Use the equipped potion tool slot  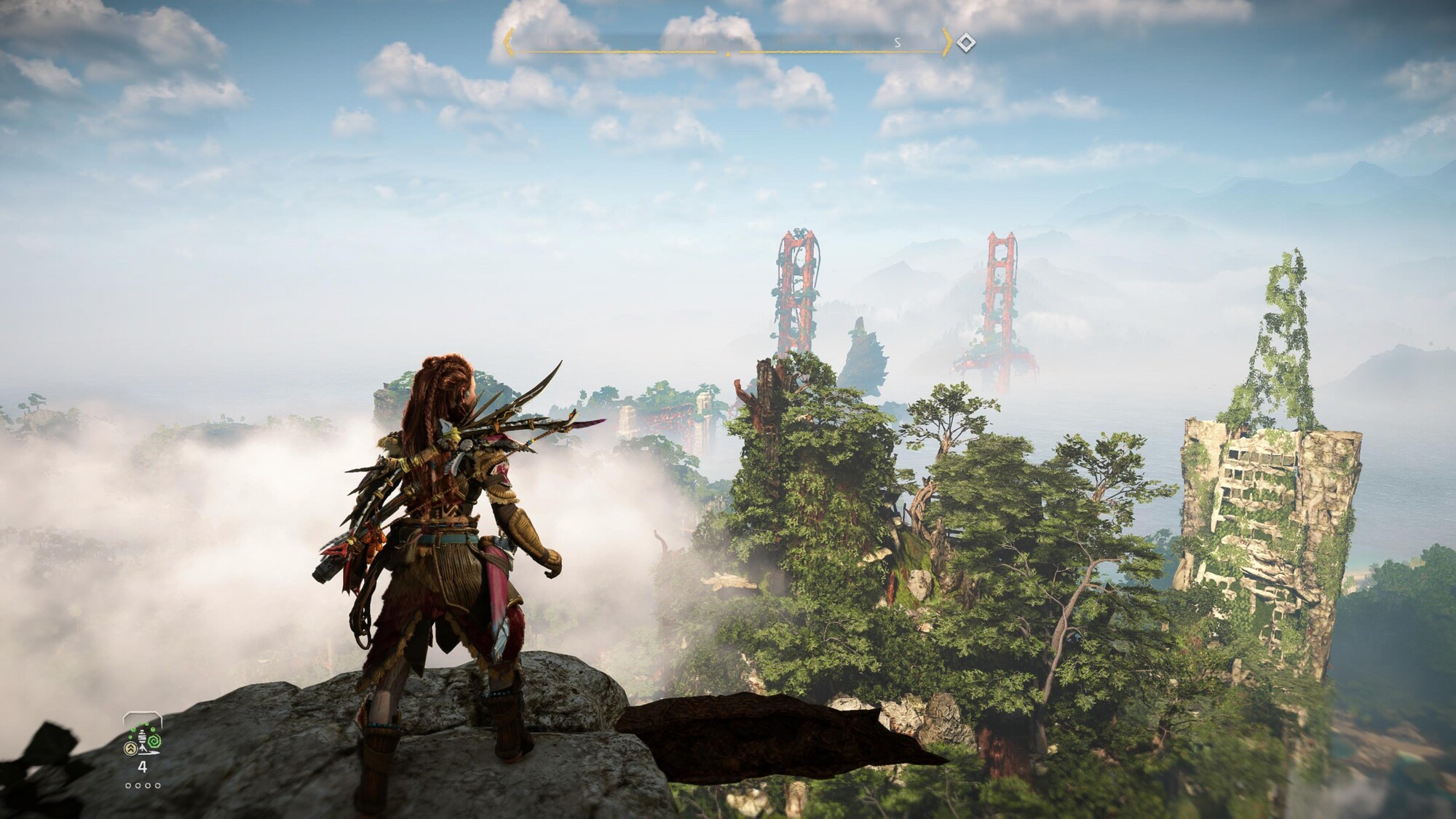[143, 735]
